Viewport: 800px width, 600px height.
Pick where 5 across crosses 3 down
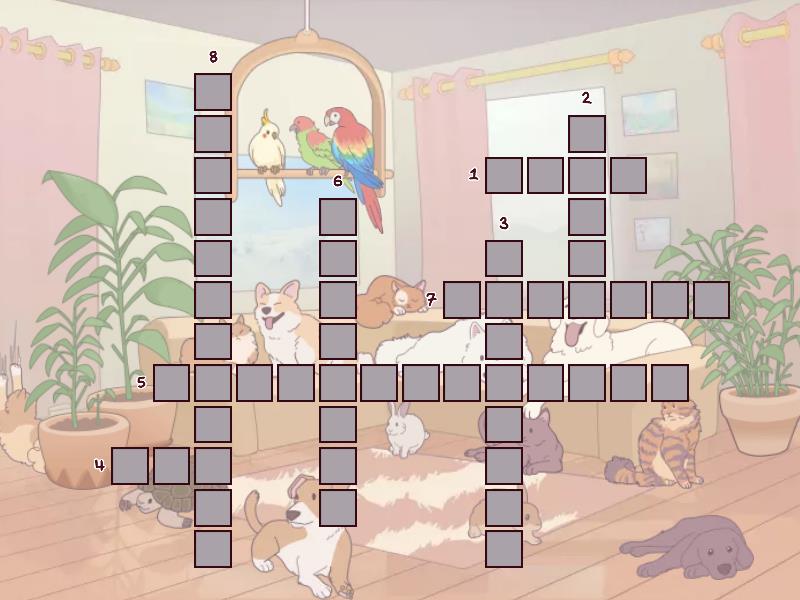[x=504, y=383]
